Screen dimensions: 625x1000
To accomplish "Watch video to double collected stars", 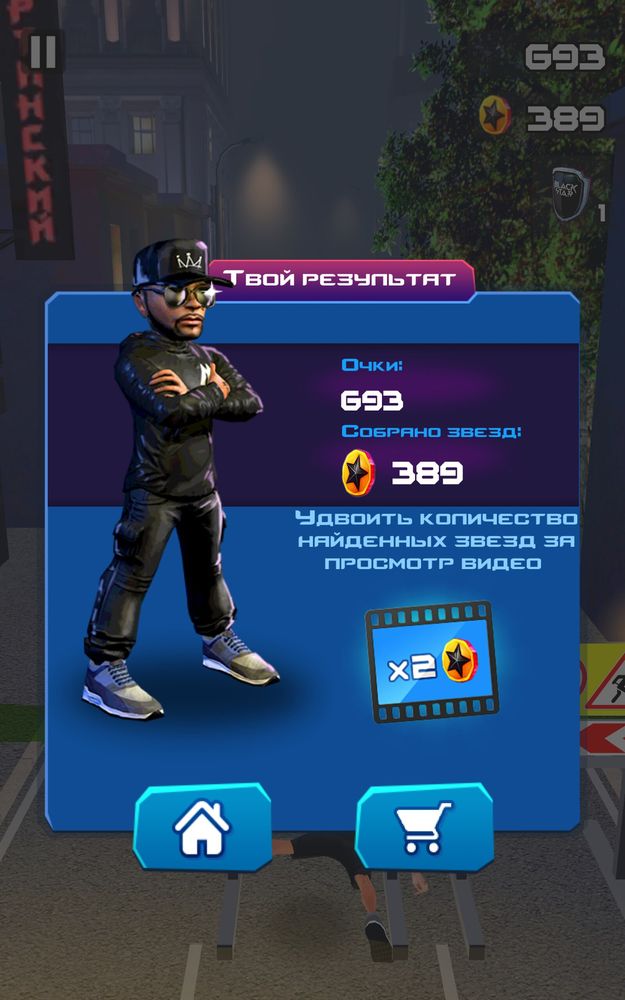I will tap(431, 662).
